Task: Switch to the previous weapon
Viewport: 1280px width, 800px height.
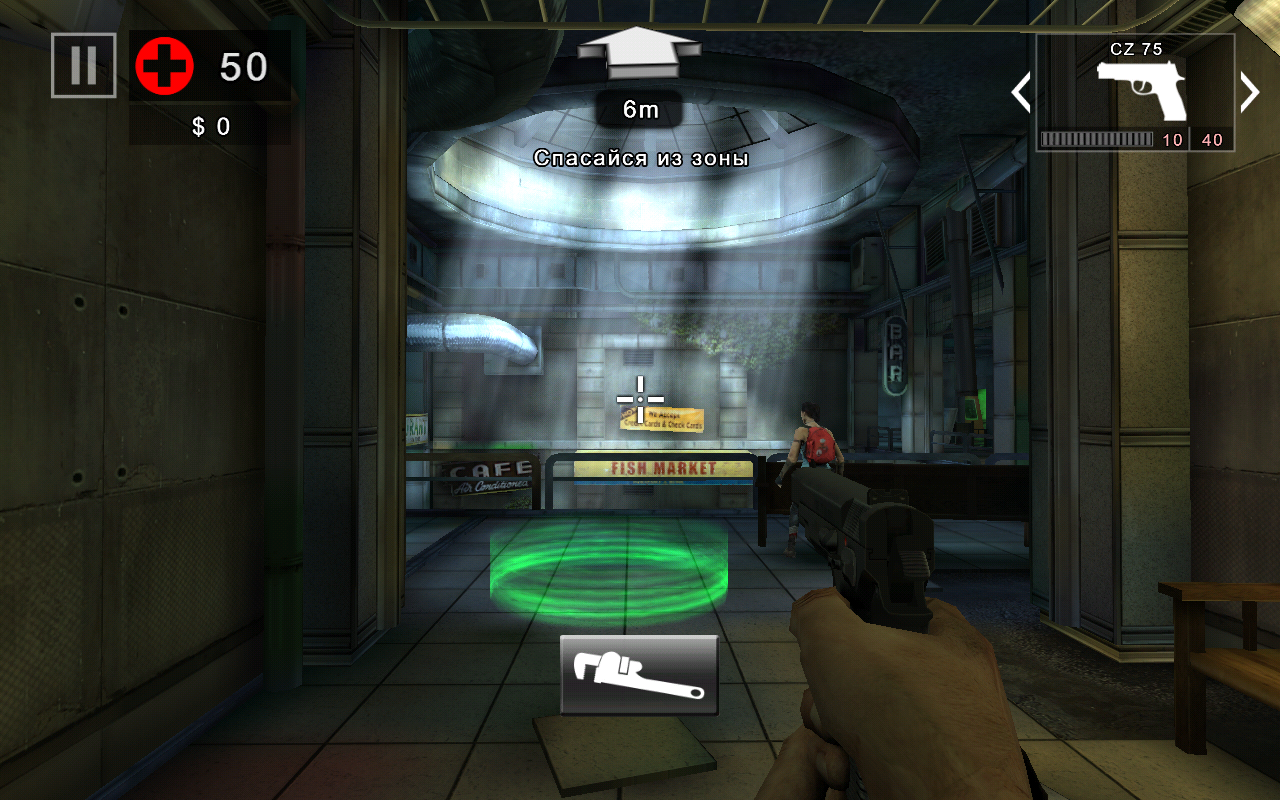Action: coord(1021,92)
